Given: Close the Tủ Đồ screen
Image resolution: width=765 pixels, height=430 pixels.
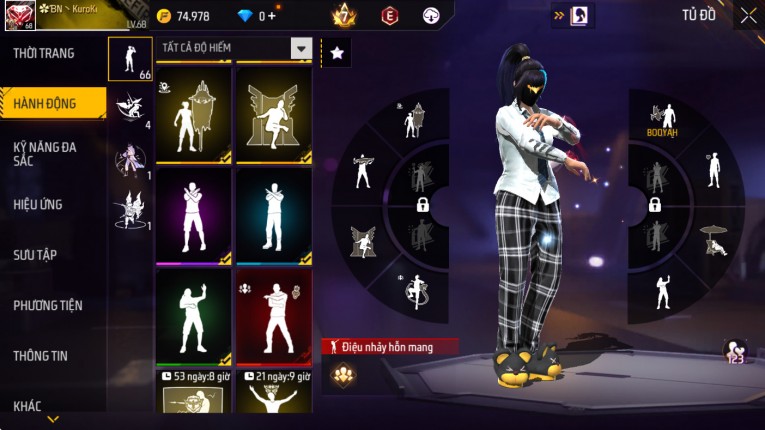Looking at the screenshot, I should pos(748,15).
